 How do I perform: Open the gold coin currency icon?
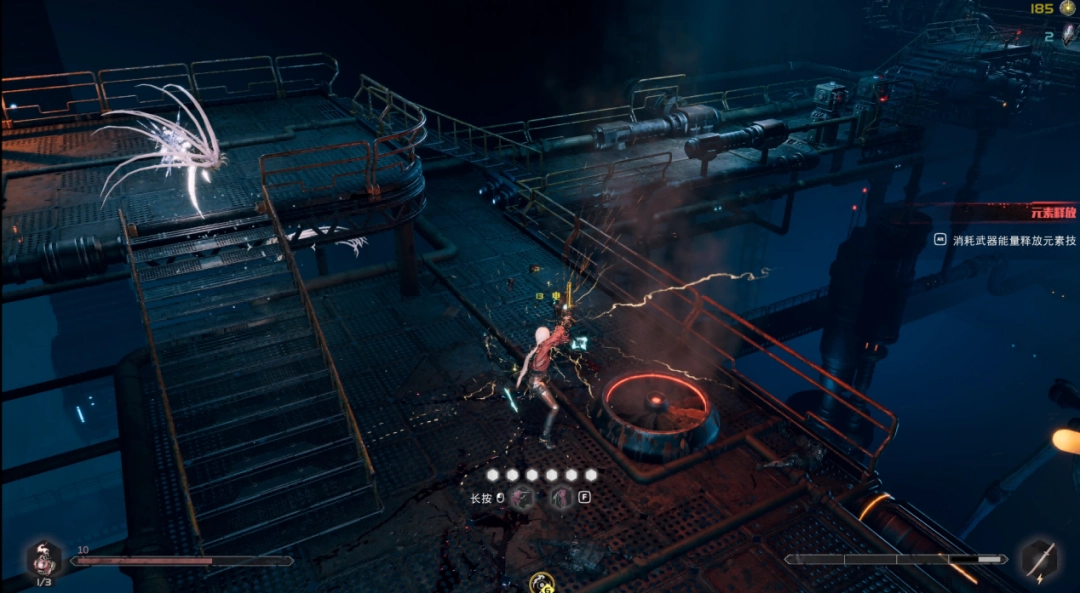[1067, 9]
